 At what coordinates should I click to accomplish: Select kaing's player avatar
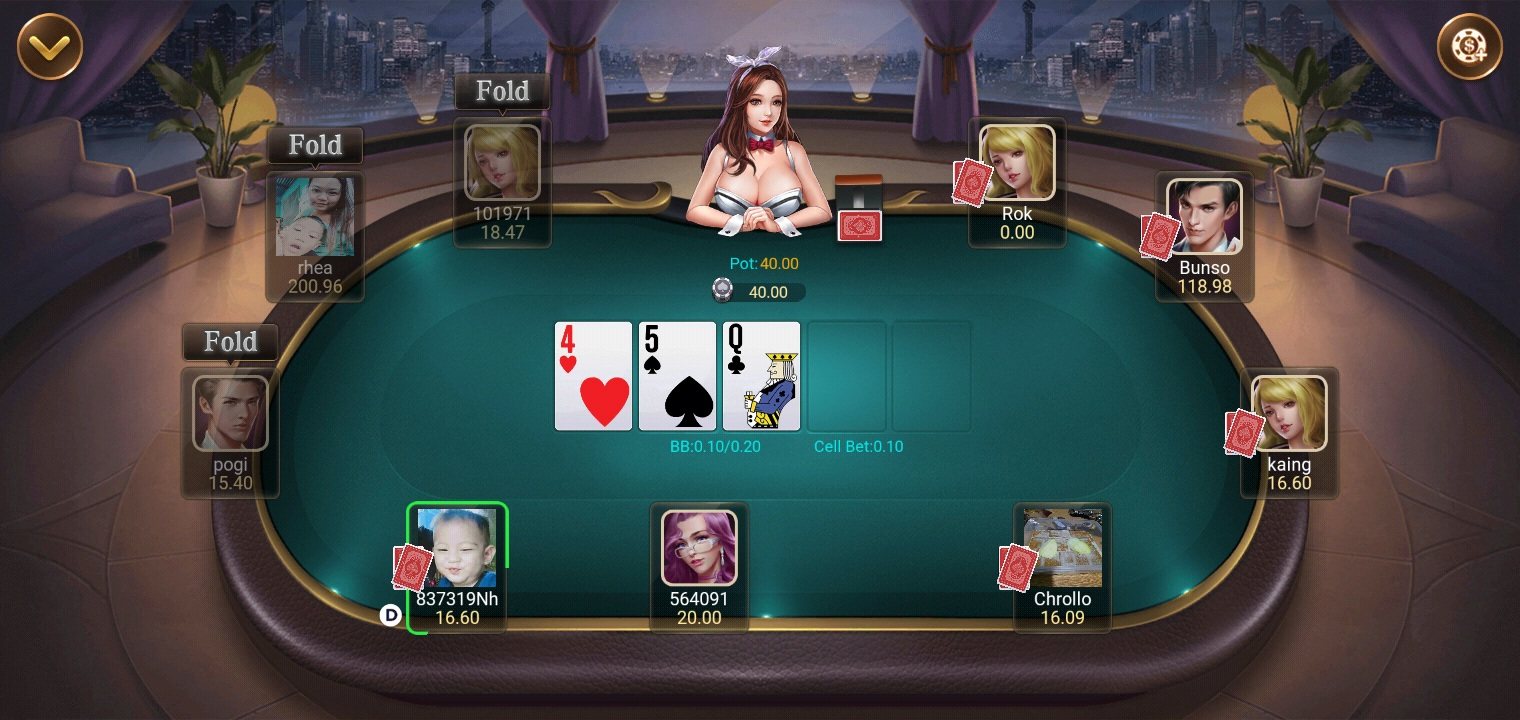[x=1289, y=413]
